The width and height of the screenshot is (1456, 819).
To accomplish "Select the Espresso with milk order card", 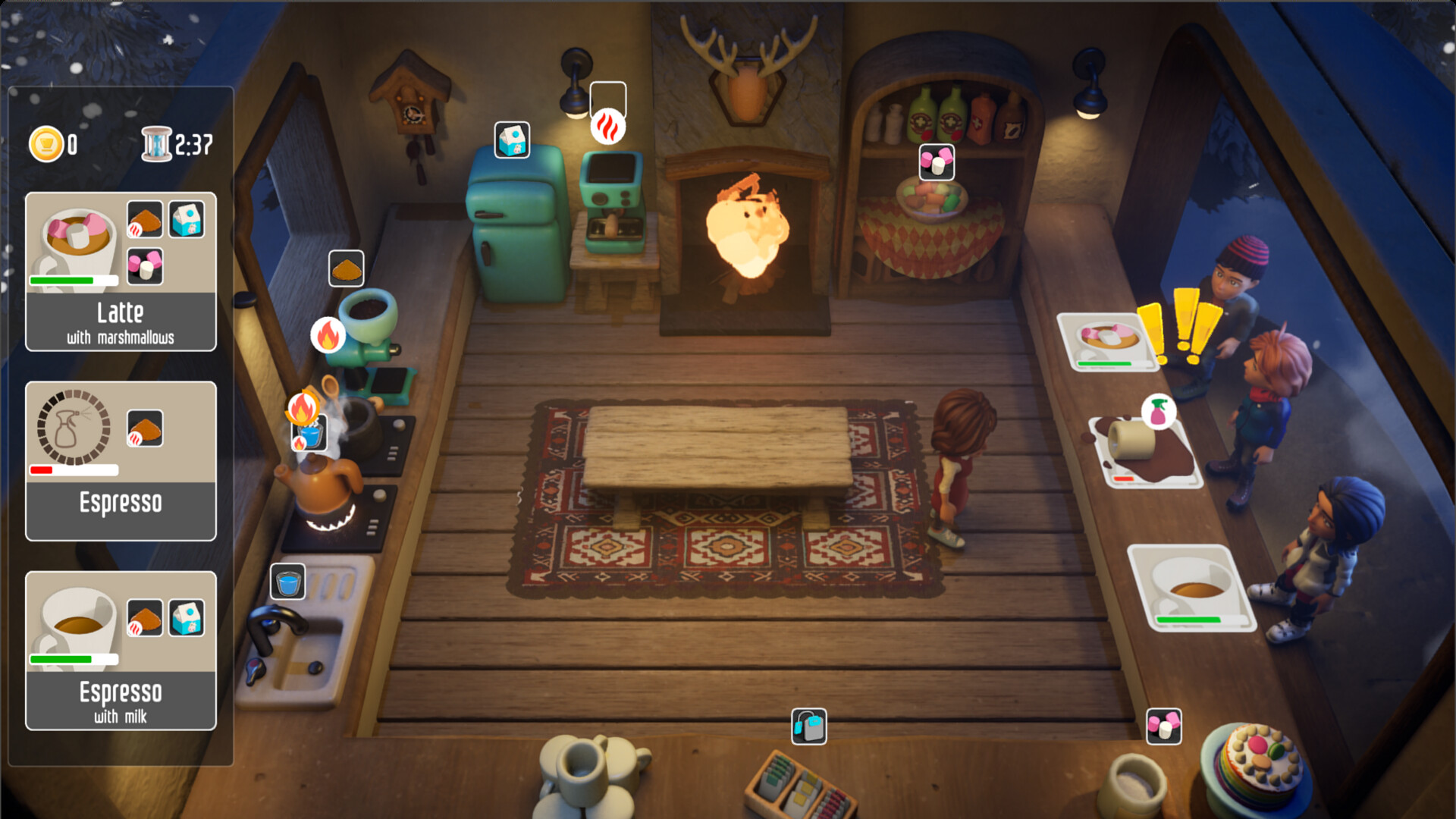I will [x=121, y=651].
